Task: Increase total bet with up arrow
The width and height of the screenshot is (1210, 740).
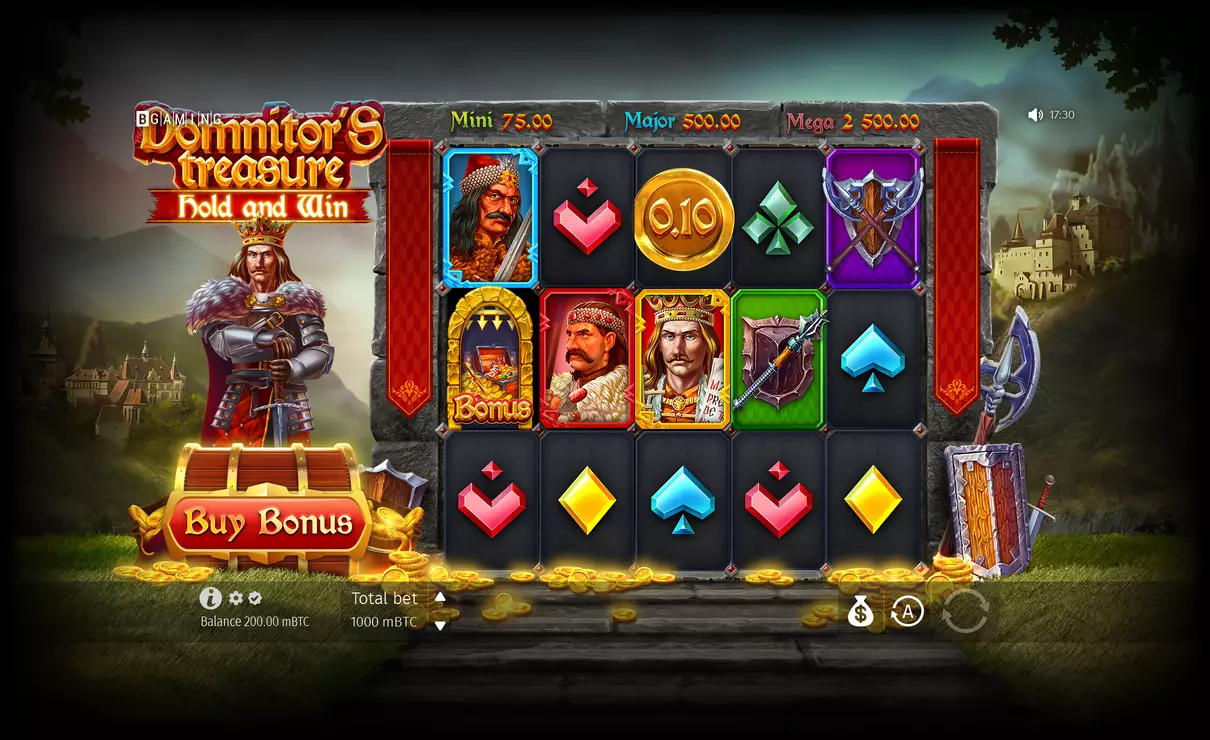Action: [440, 597]
